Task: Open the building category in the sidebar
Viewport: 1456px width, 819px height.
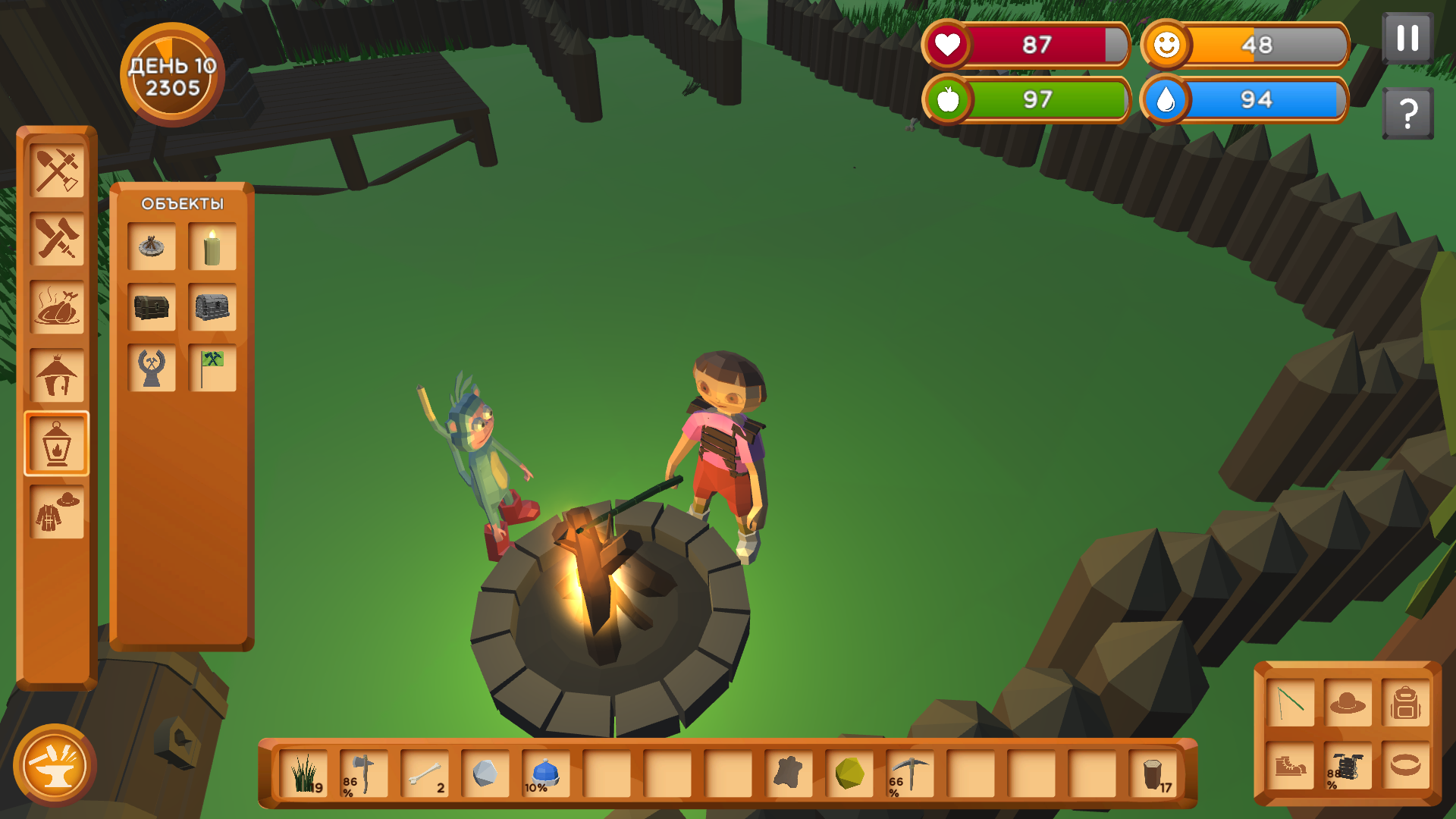Action: pyautogui.click(x=57, y=375)
